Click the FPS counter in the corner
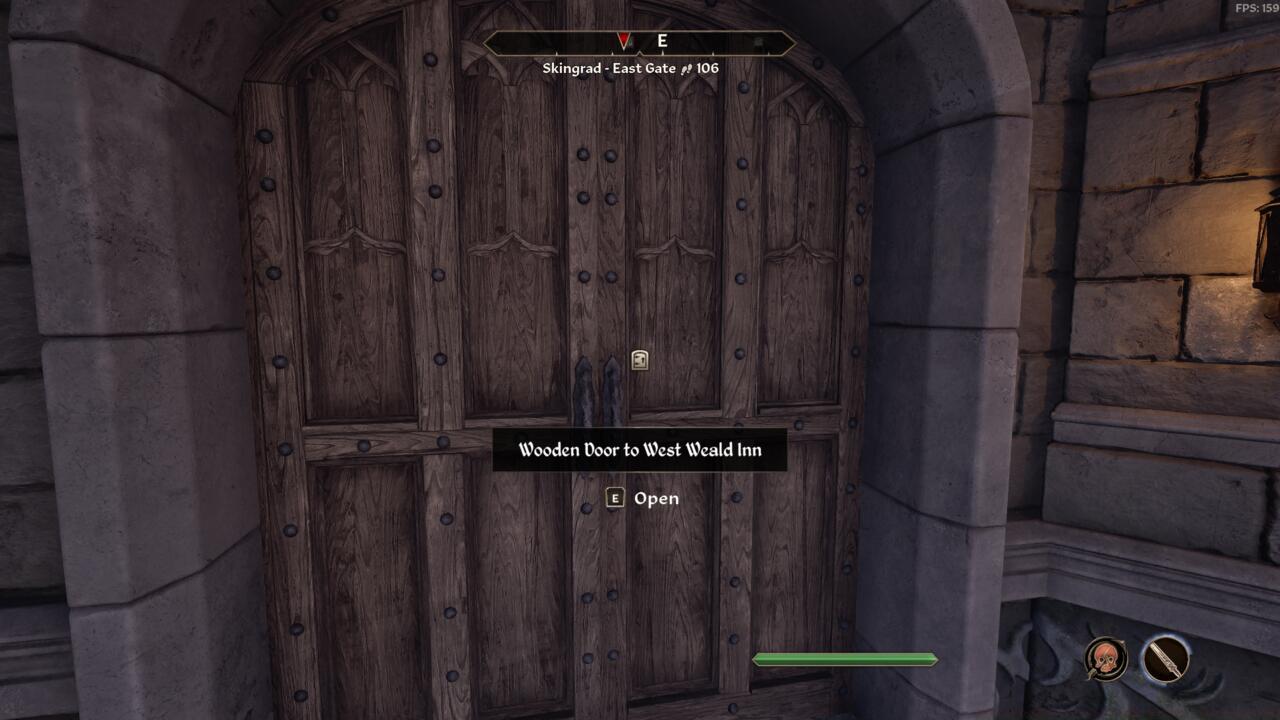This screenshot has height=720, width=1280. [x=1253, y=6]
